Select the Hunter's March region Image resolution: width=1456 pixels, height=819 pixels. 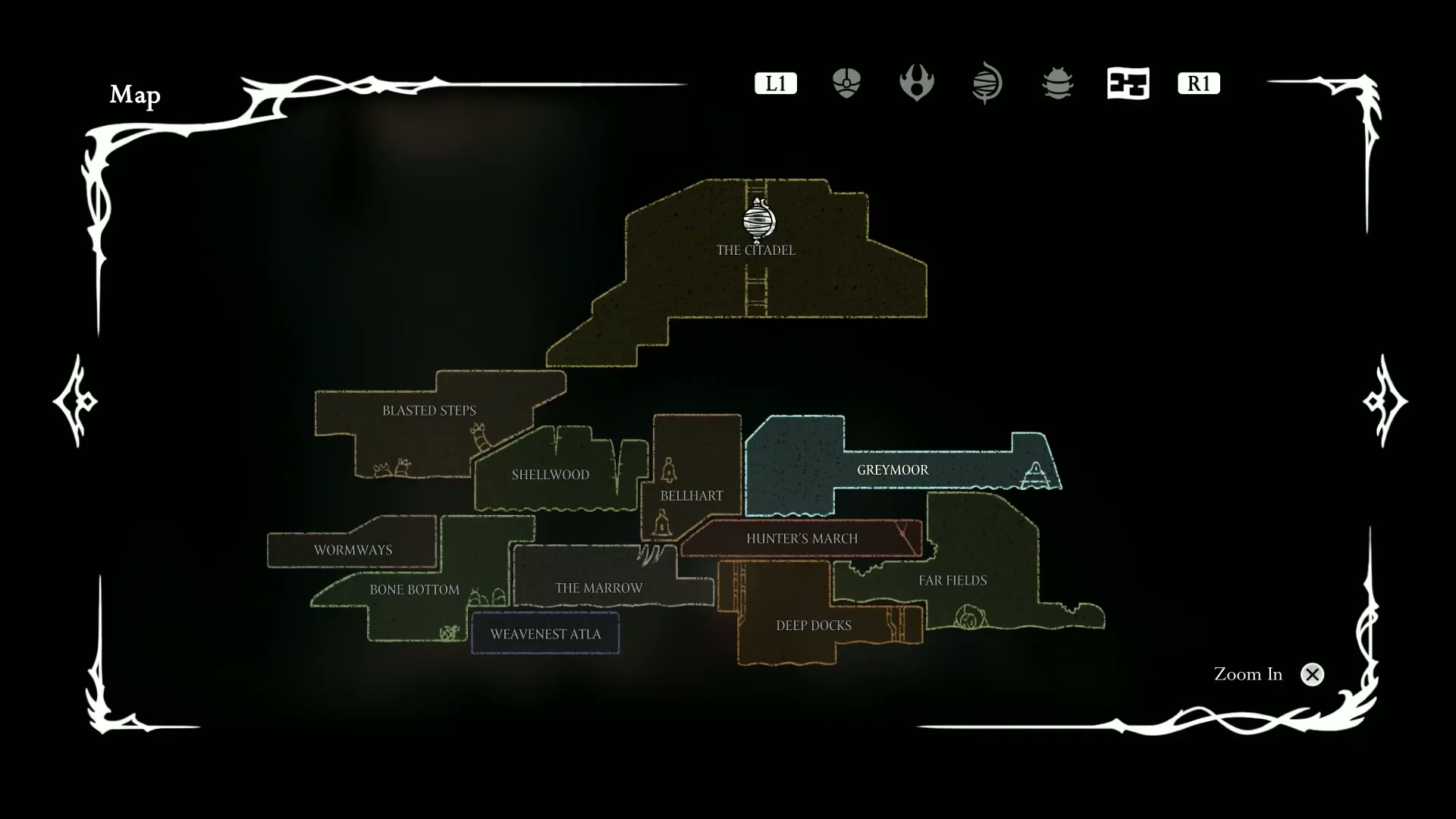802,538
